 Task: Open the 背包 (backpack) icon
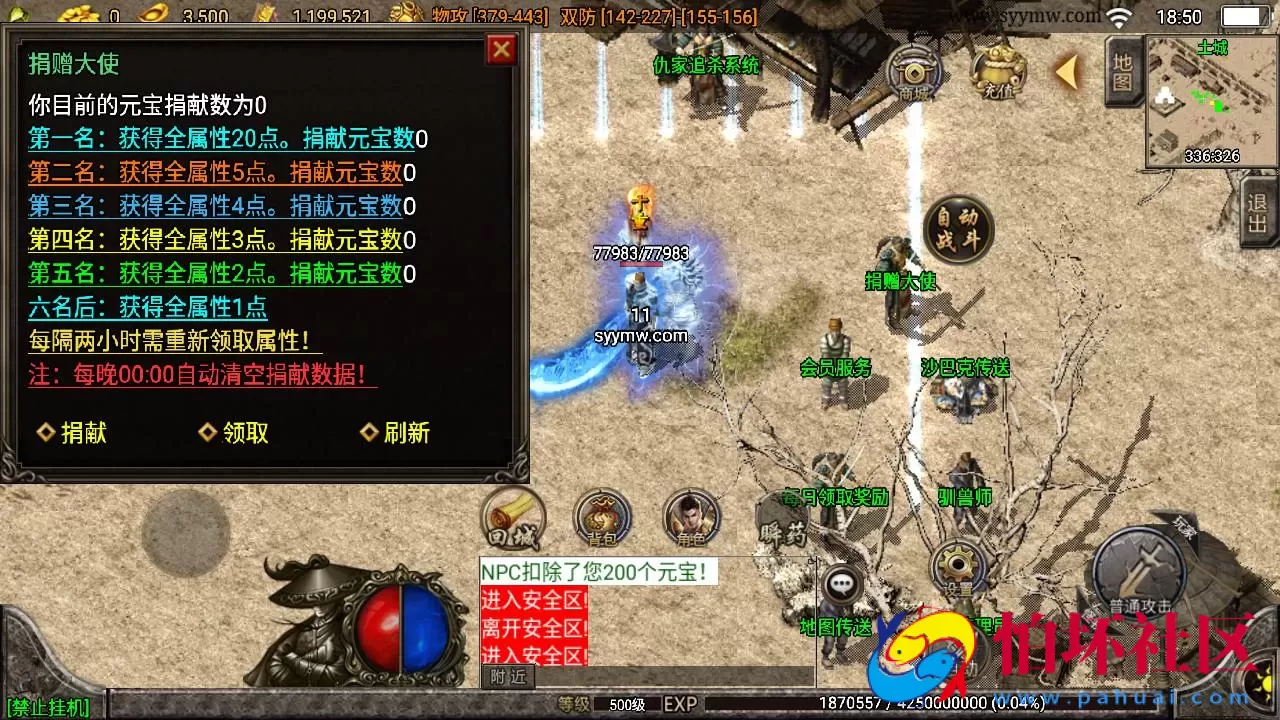click(600, 517)
